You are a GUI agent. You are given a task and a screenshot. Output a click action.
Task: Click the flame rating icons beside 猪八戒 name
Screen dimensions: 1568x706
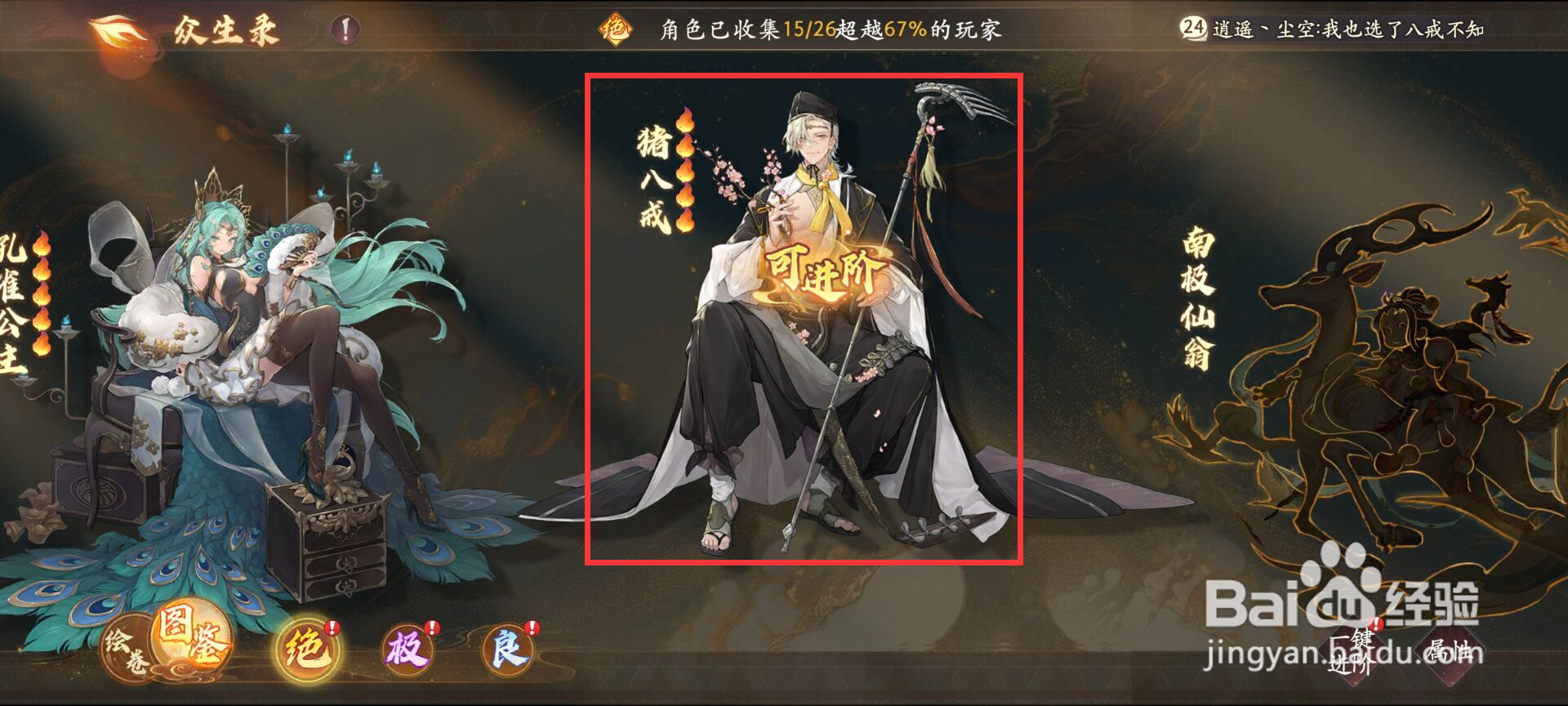[684, 169]
